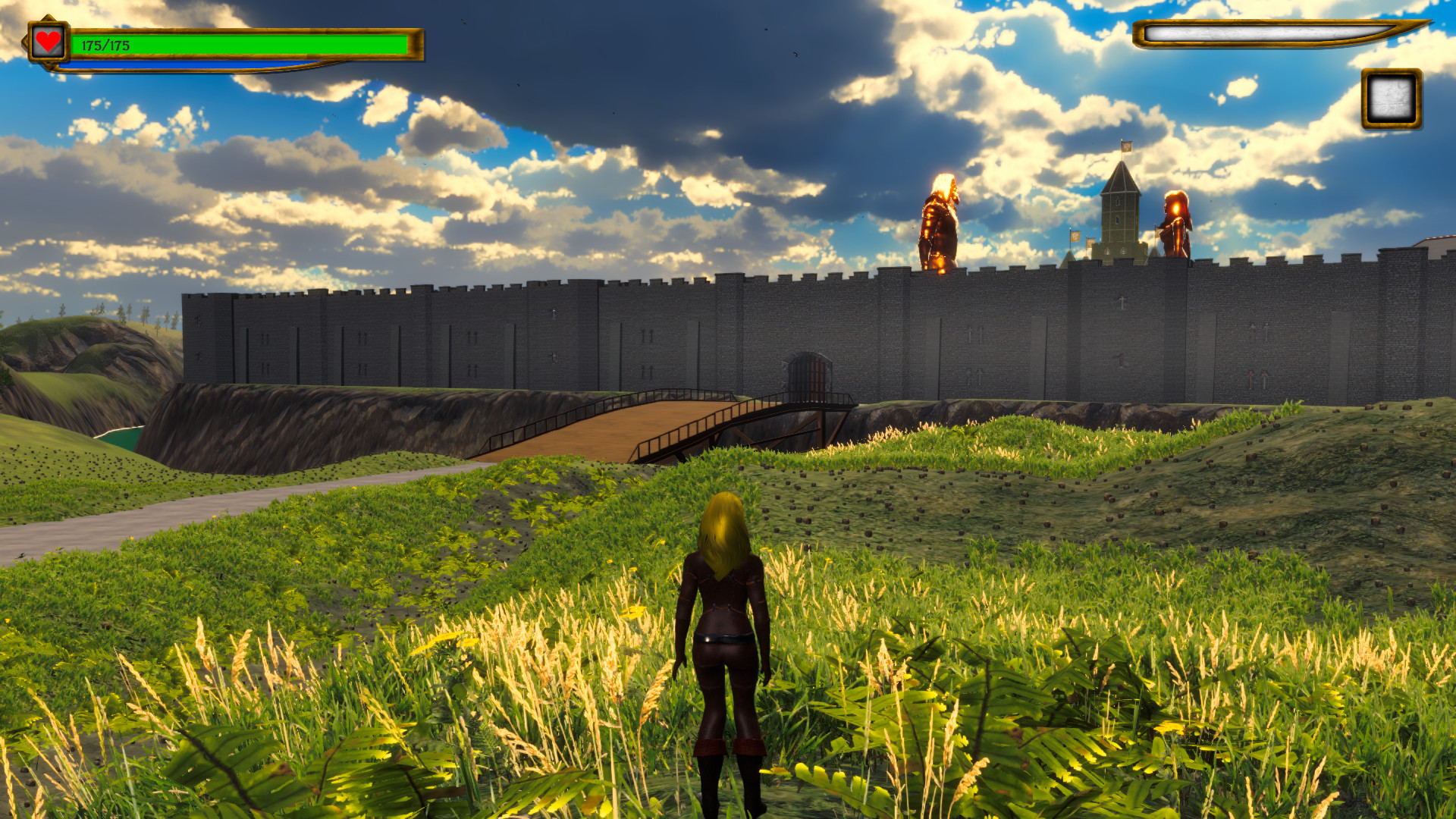Image resolution: width=1456 pixels, height=819 pixels.
Task: Click the small banner on the keep
Action: 1076,237
